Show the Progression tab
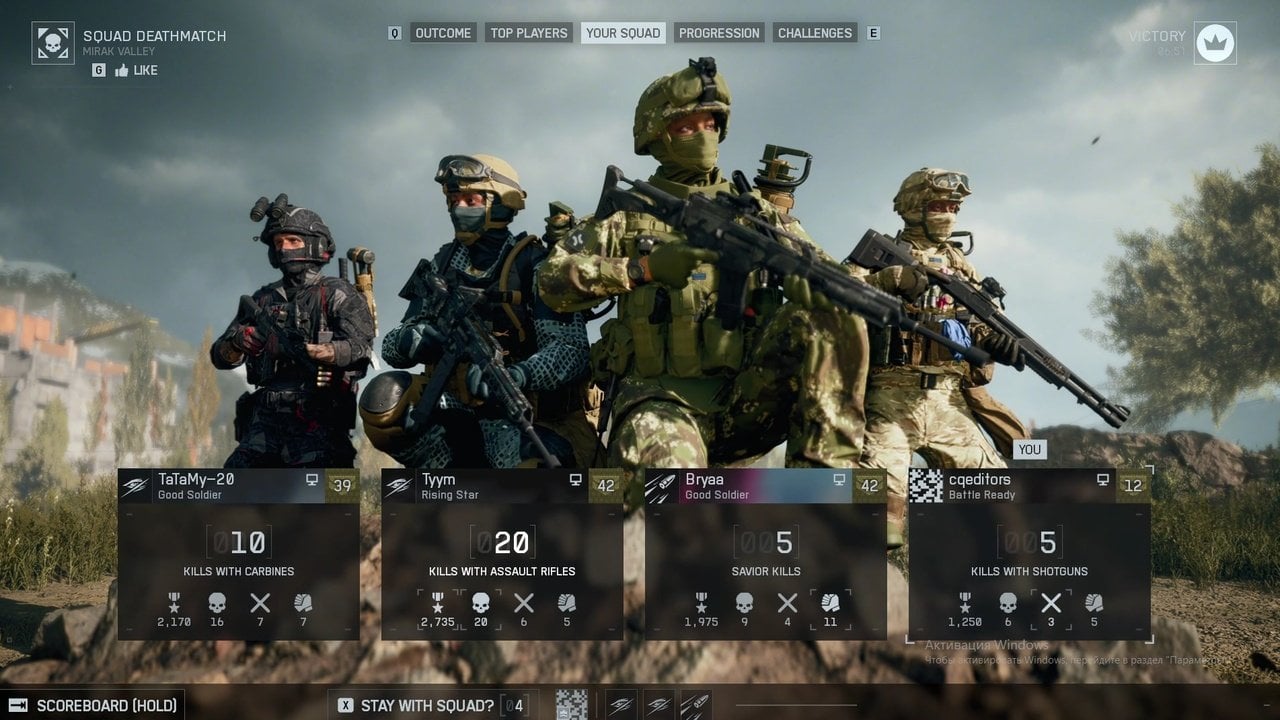 pos(719,33)
